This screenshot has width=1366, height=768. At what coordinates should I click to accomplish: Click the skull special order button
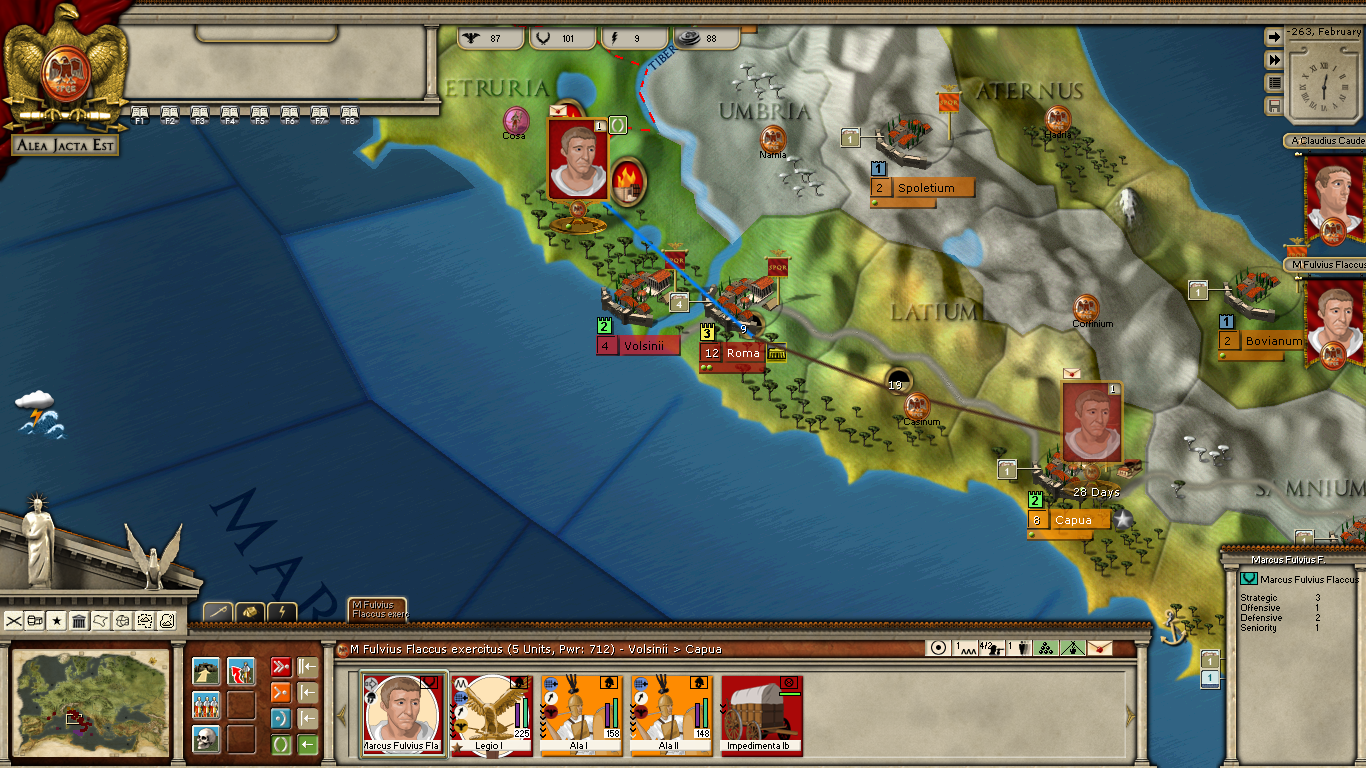coord(206,739)
